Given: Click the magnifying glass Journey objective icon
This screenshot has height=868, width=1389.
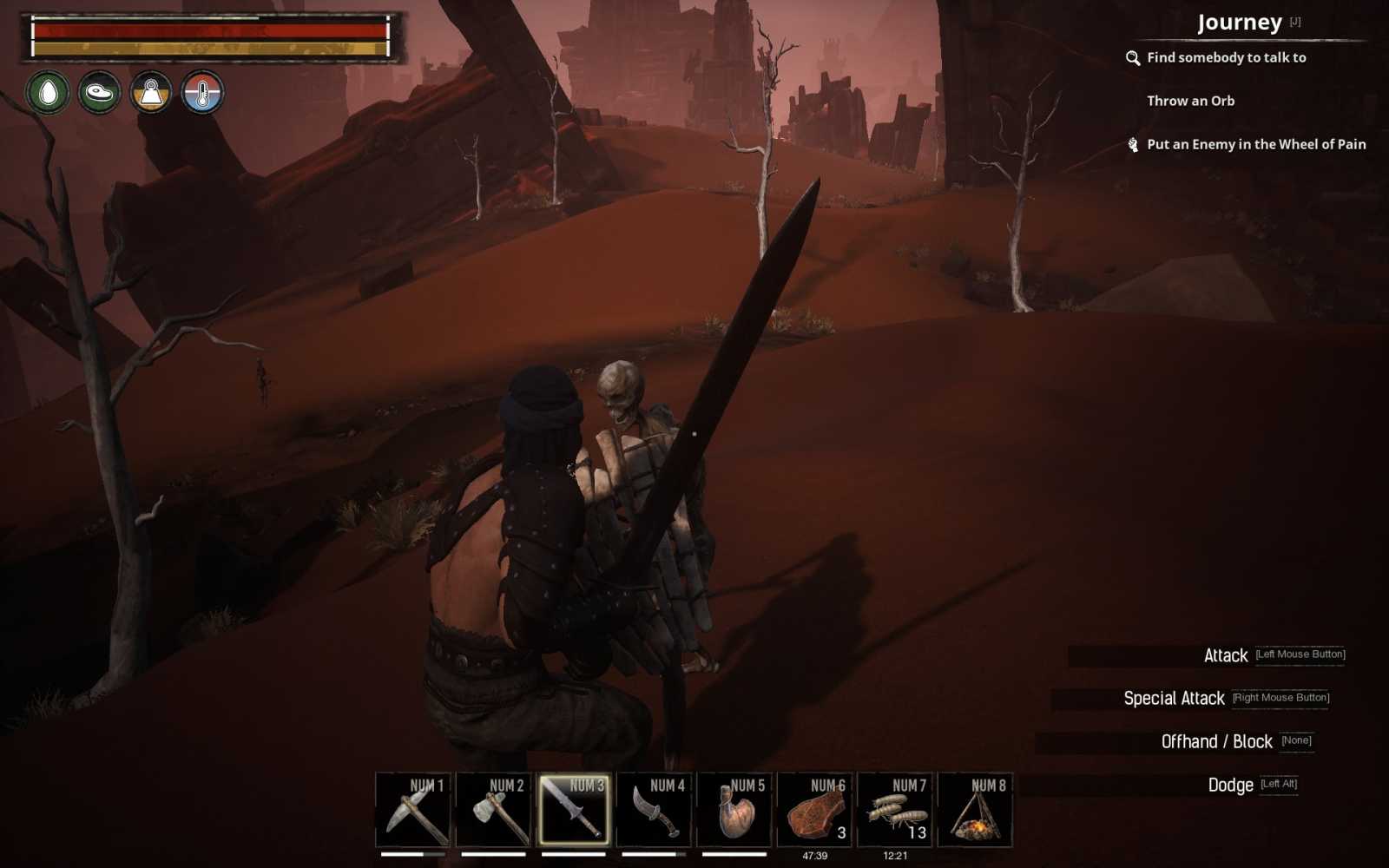Looking at the screenshot, I should click(x=1133, y=58).
